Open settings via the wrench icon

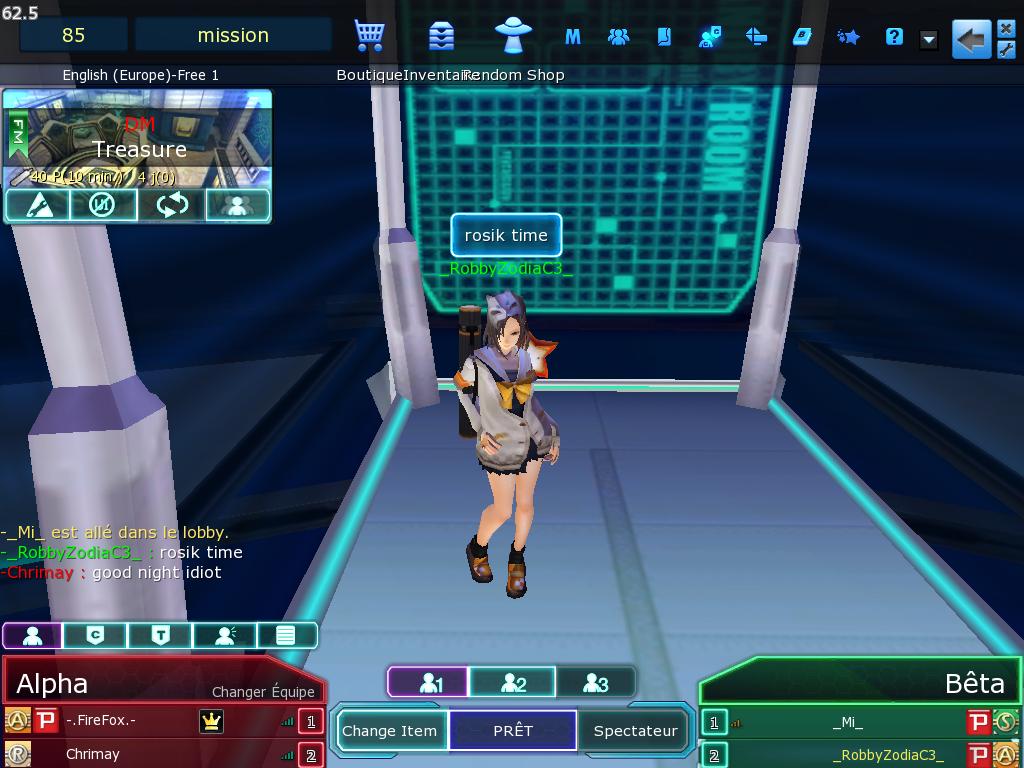pos(1006,50)
